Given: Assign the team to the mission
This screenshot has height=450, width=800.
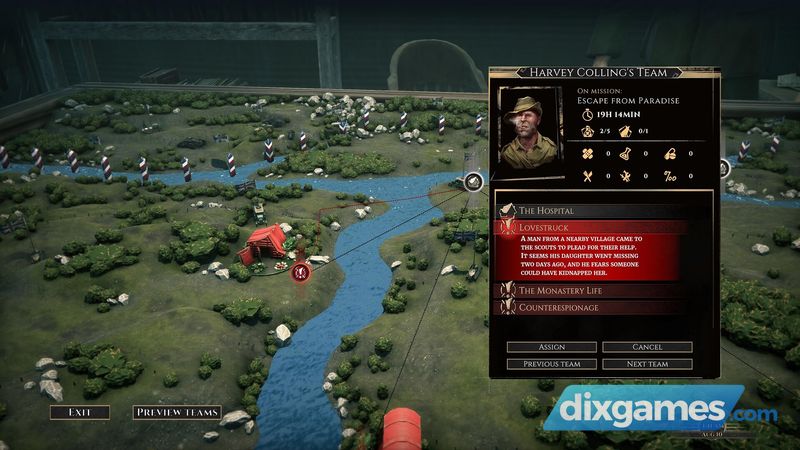Looking at the screenshot, I should (x=551, y=347).
